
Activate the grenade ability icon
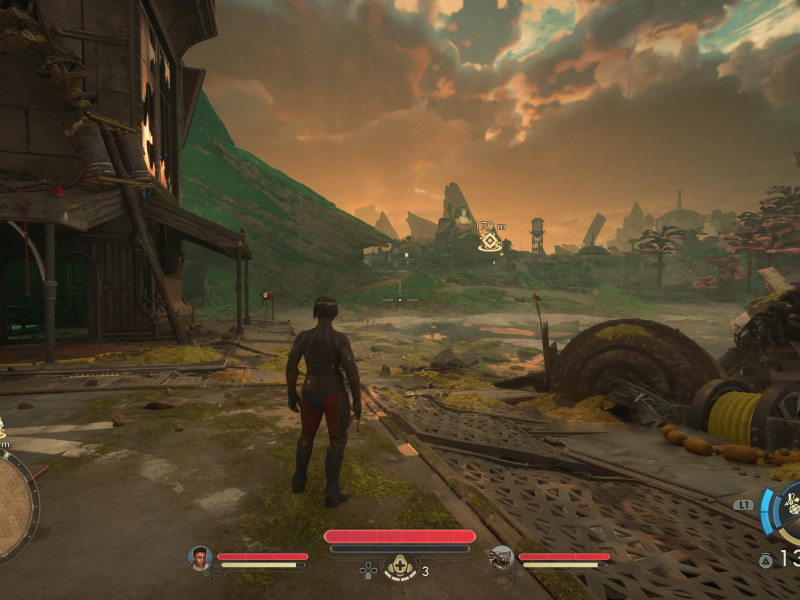(790, 508)
